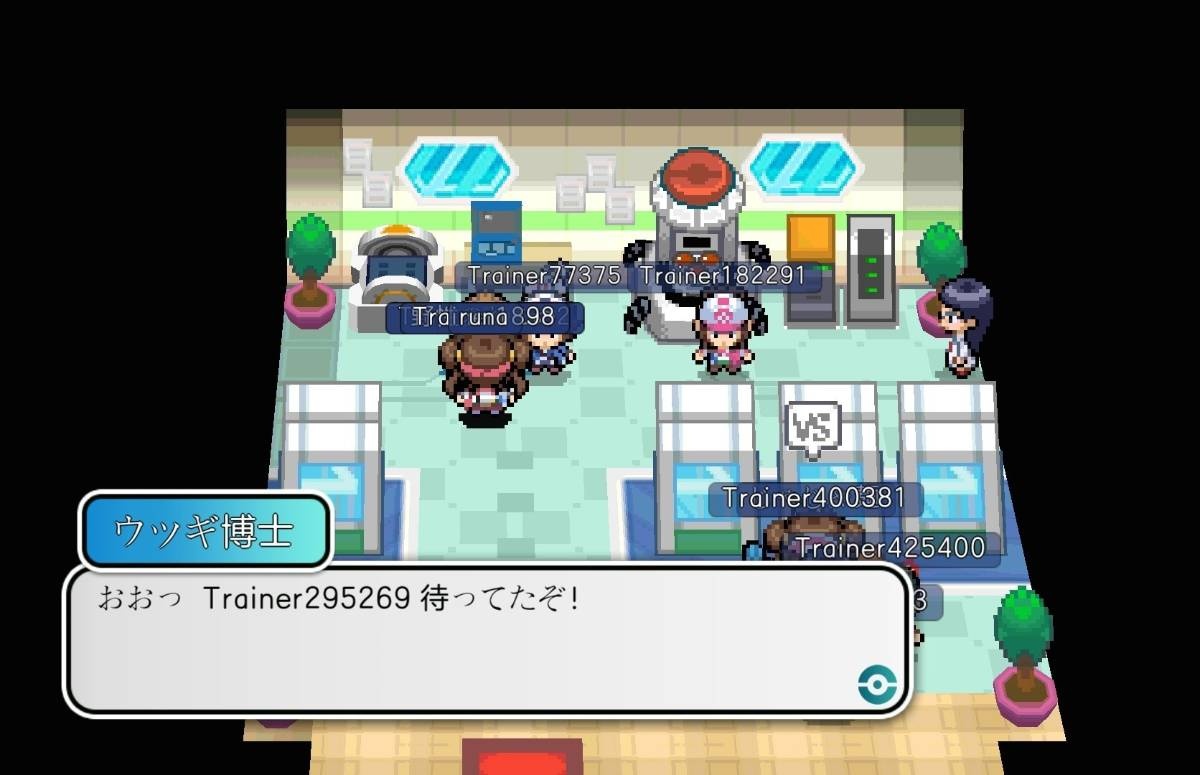Click the Poké Ball continue icon in dialogue
Screen dimensions: 1200x775
pyautogui.click(x=877, y=684)
